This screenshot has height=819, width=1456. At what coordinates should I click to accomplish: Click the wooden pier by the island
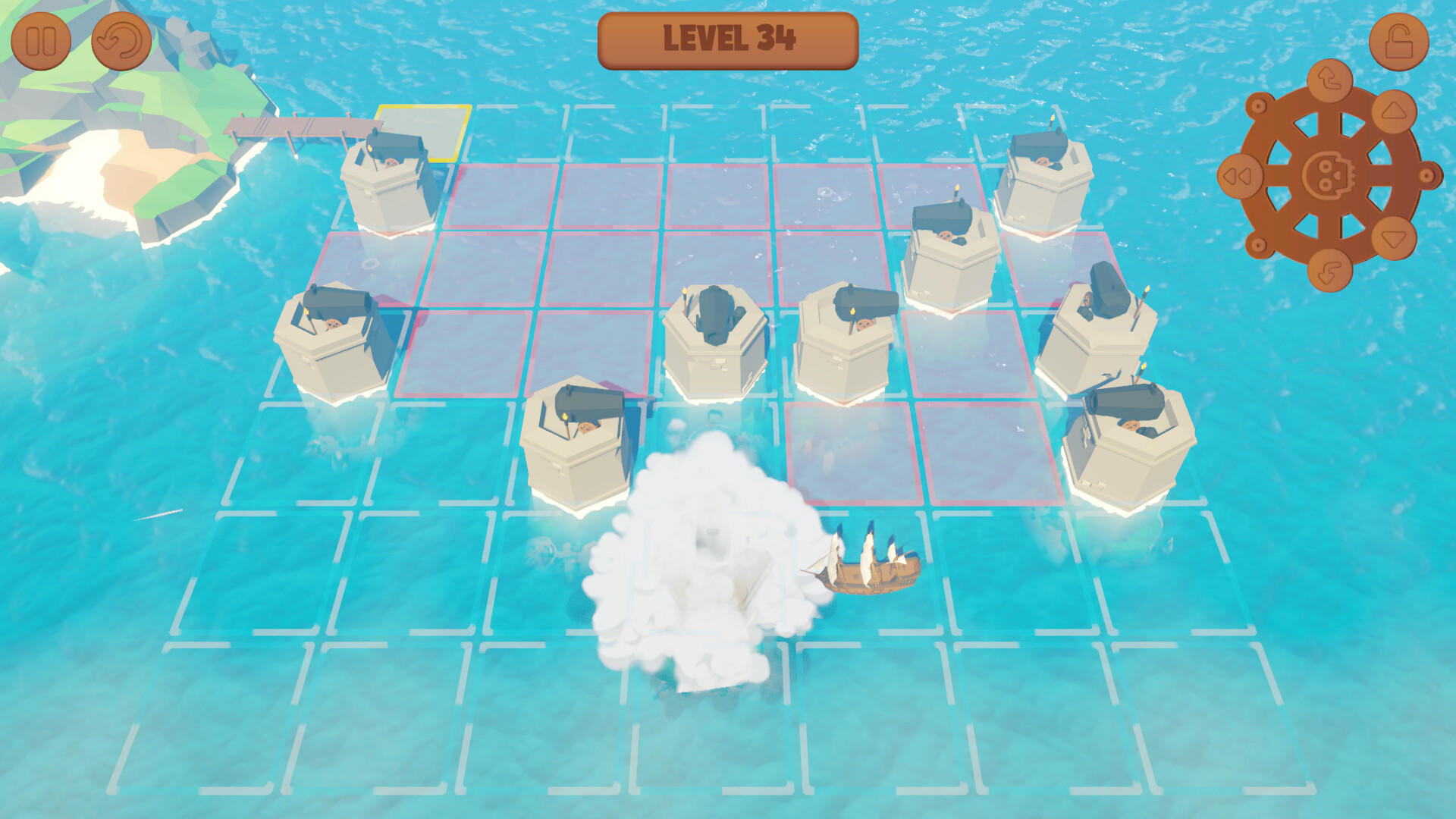(296, 125)
